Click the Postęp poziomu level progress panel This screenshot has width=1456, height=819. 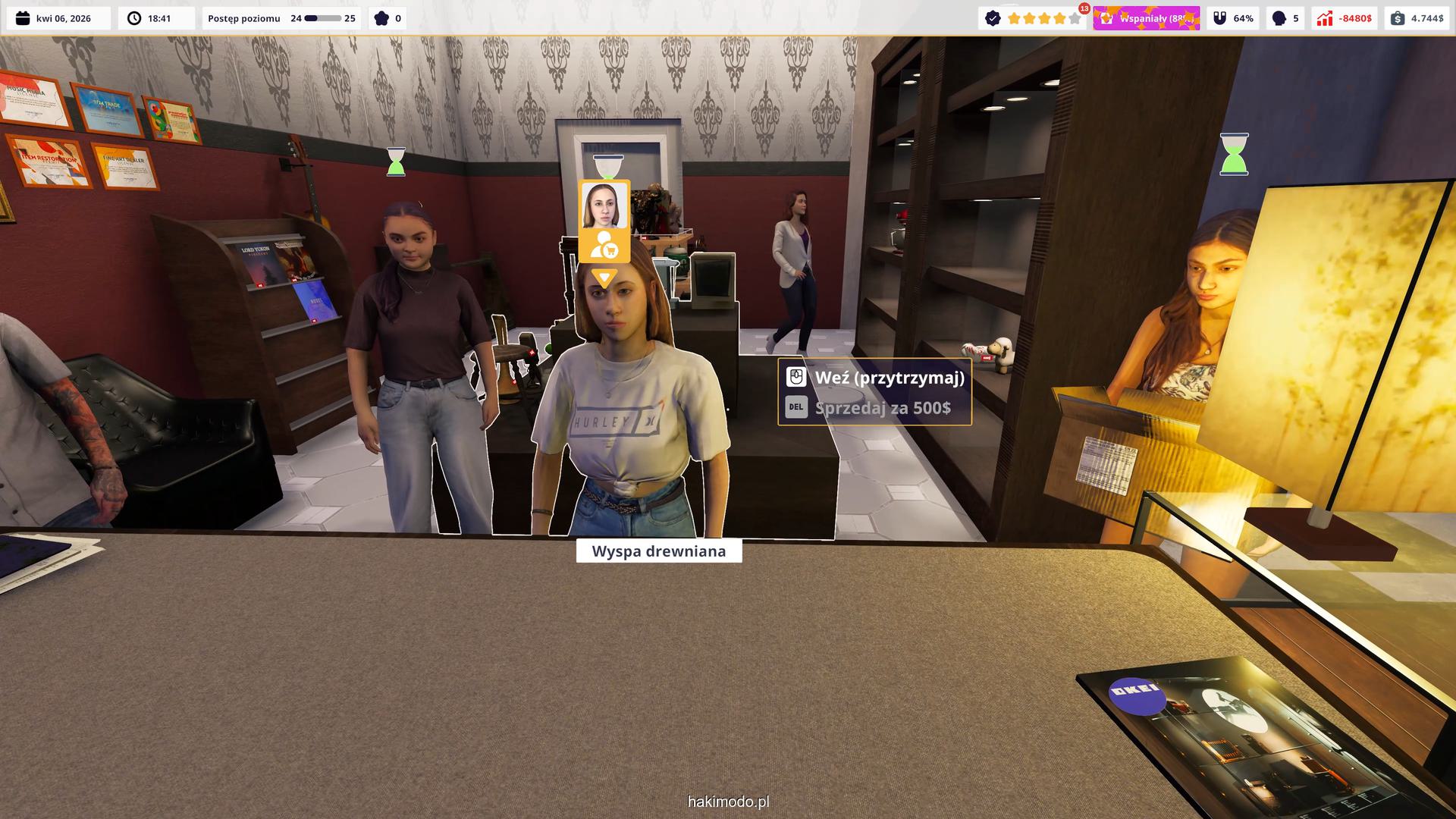(281, 18)
